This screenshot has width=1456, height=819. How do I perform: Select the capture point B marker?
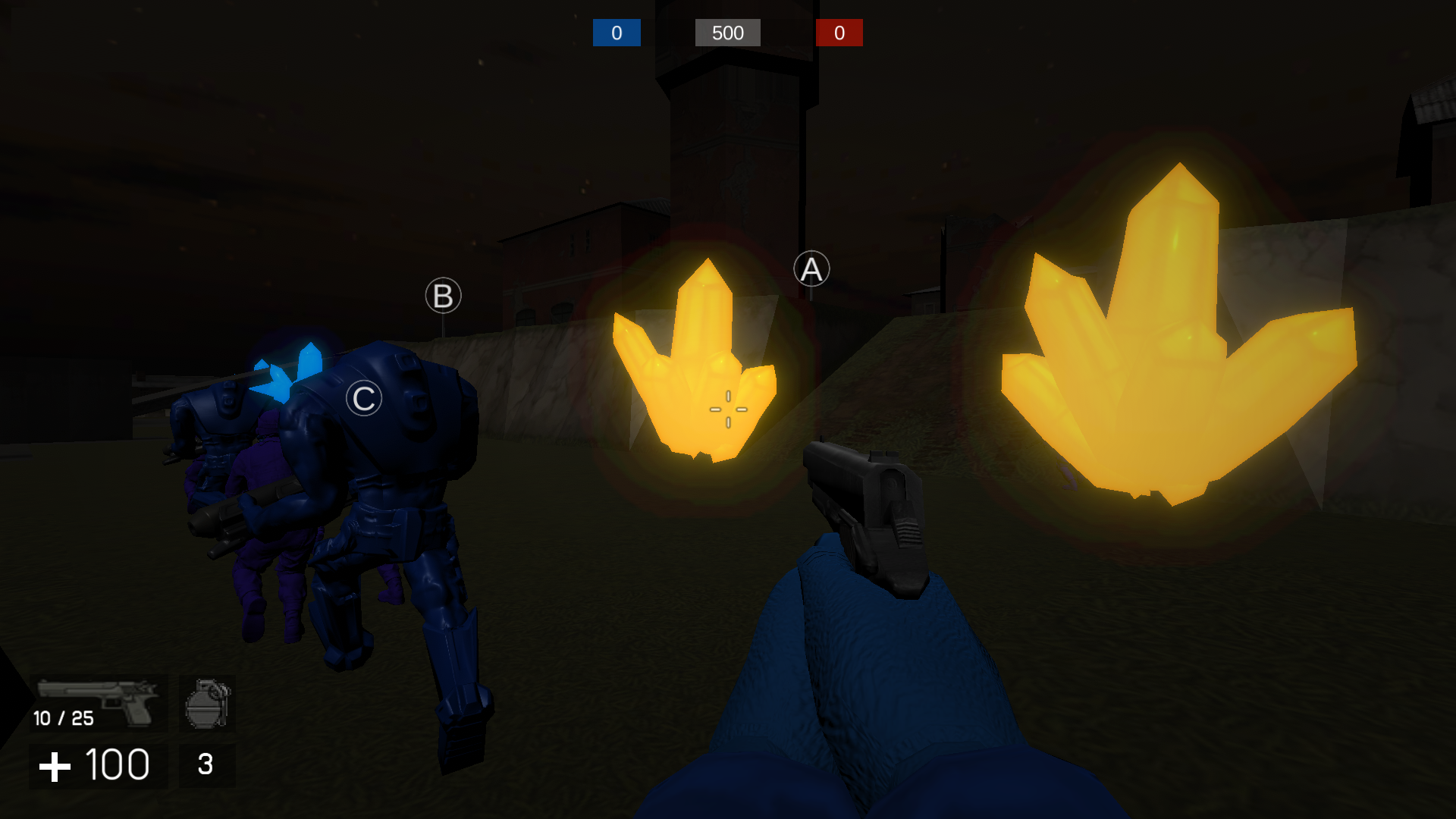coord(442,296)
